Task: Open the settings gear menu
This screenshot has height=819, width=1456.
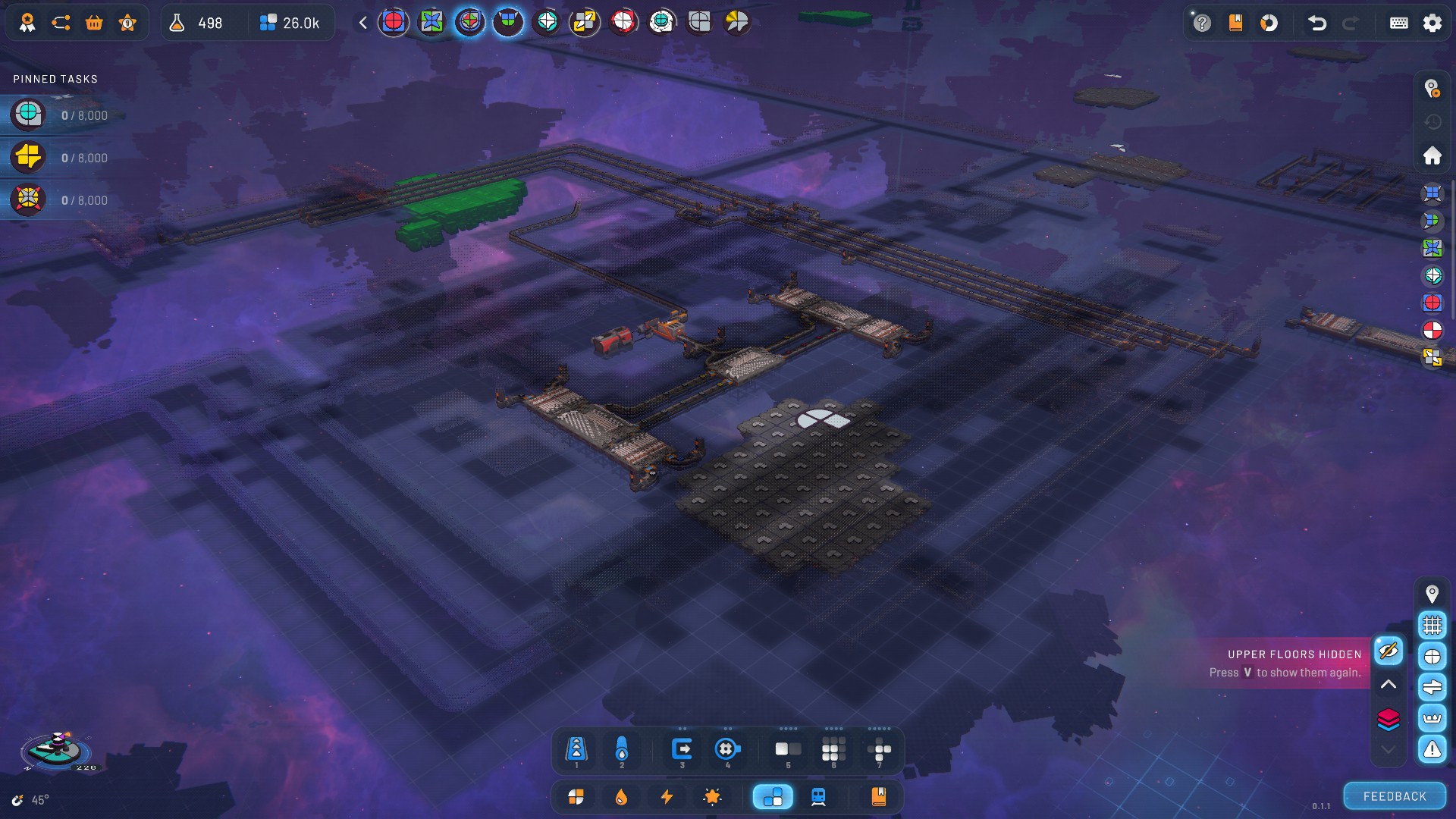Action: point(1432,23)
